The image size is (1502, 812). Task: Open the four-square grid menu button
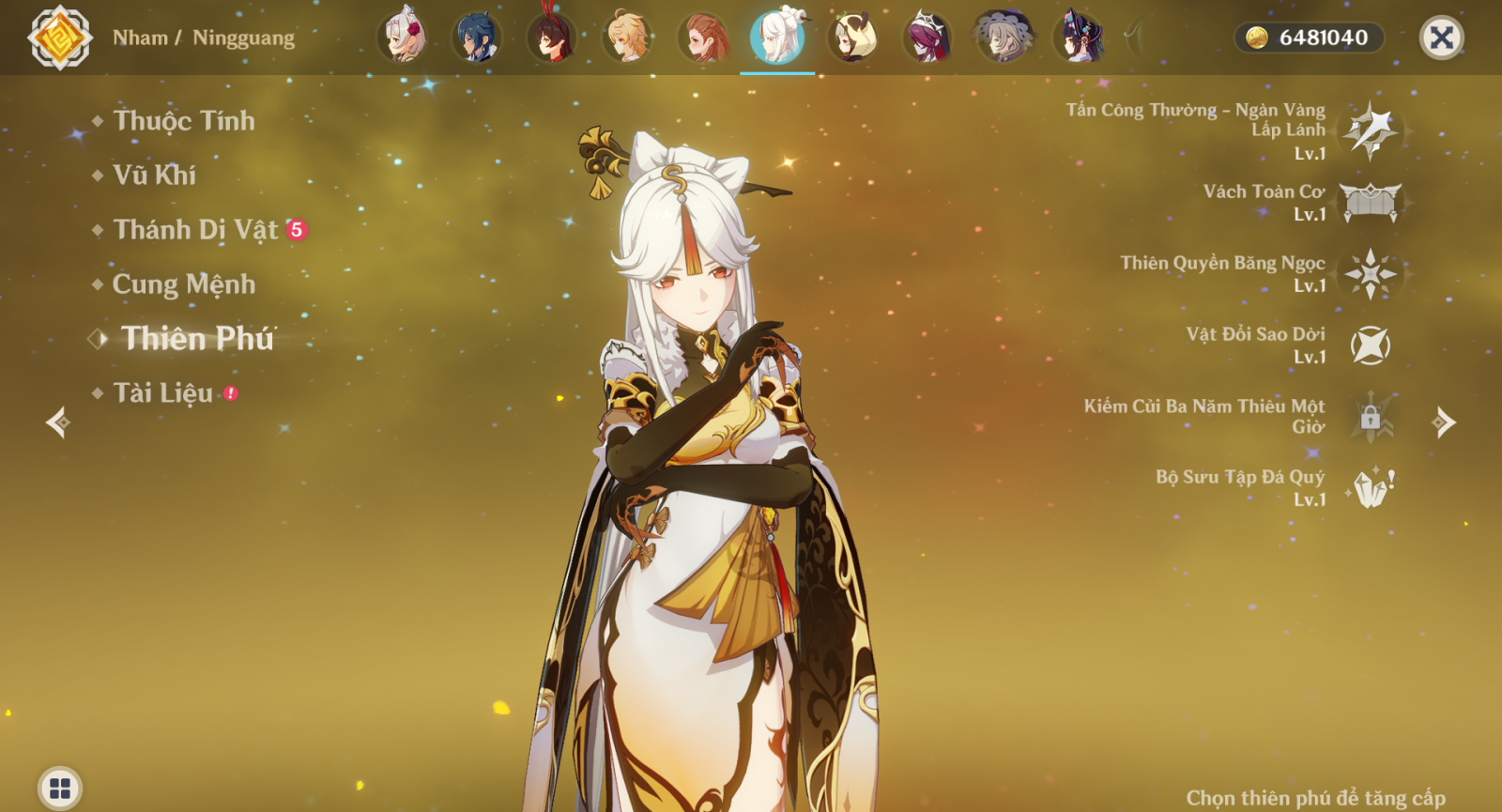(x=60, y=789)
